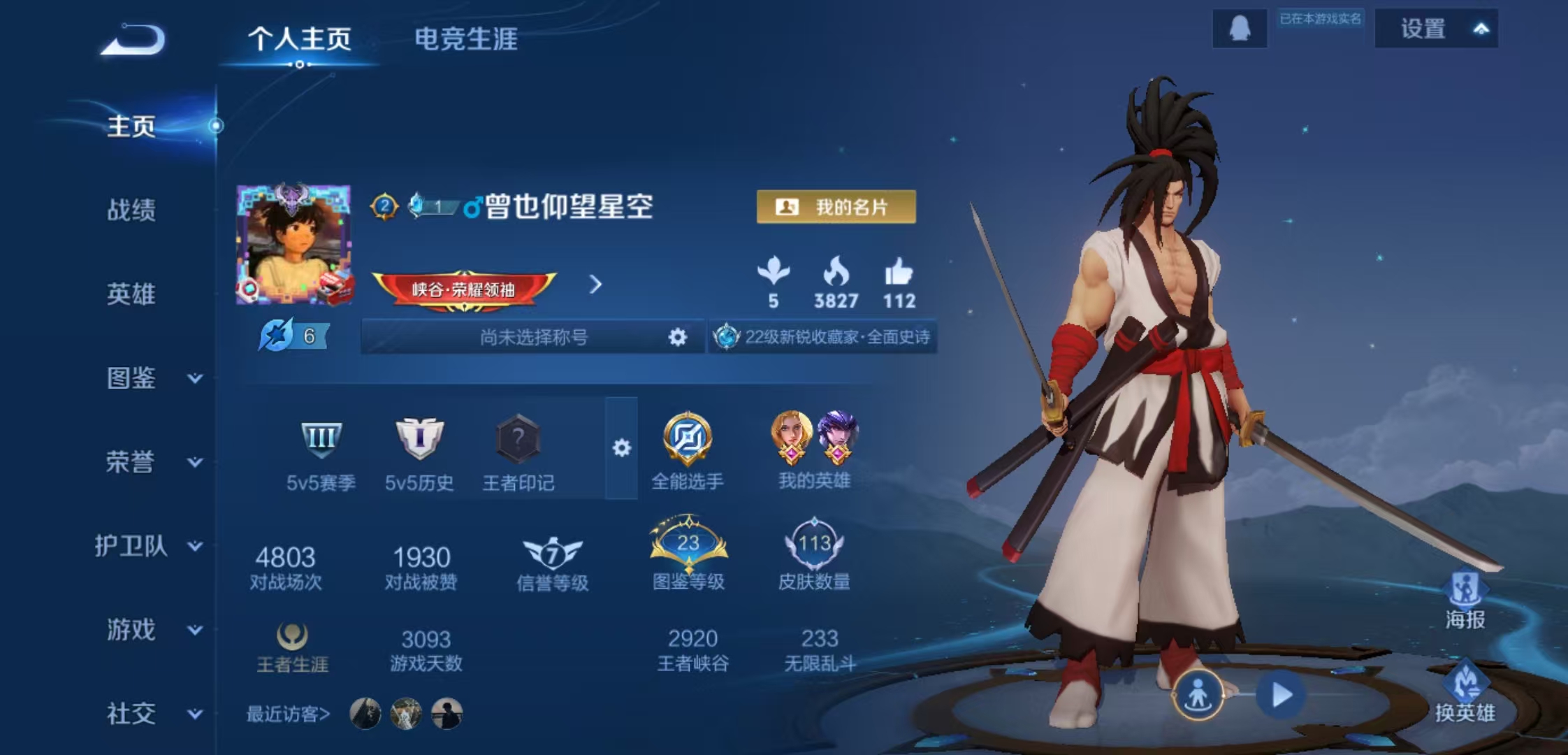
Task: Open 王者生涯 career page
Action: click(x=292, y=648)
